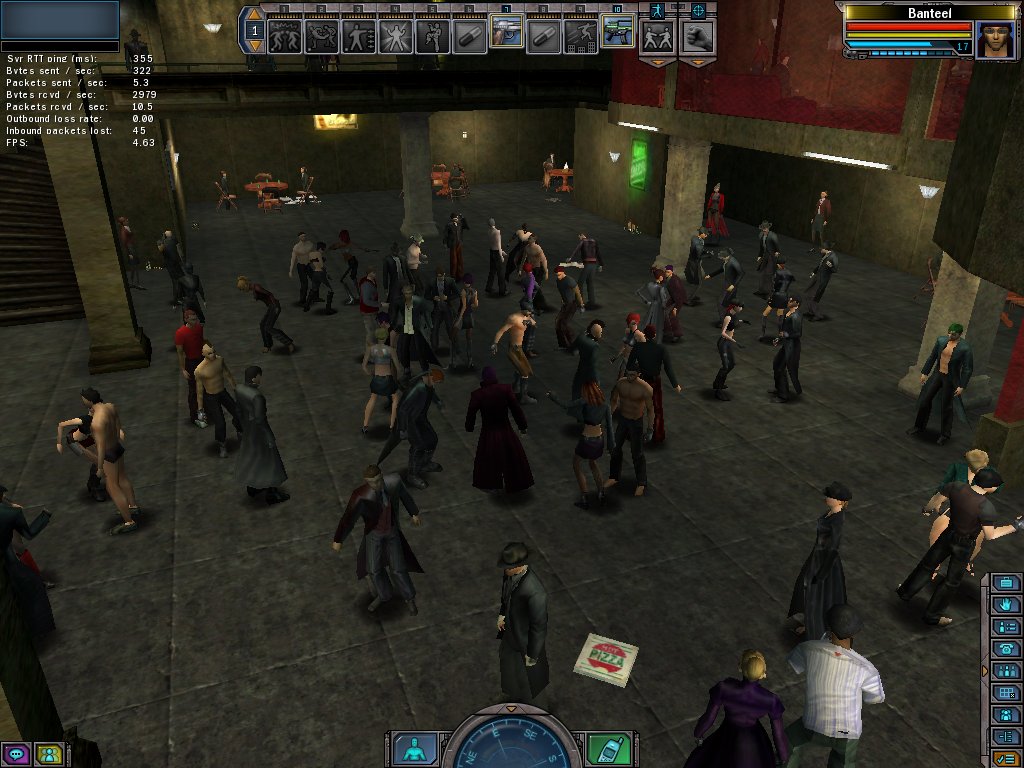The width and height of the screenshot is (1024, 768).
Task: Open the character figure panel beside the compass
Action: point(413,749)
